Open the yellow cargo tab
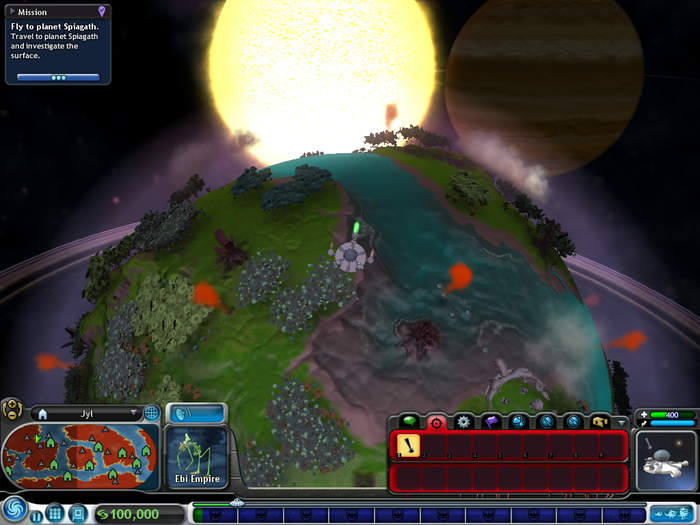This screenshot has height=525, width=700. point(600,422)
